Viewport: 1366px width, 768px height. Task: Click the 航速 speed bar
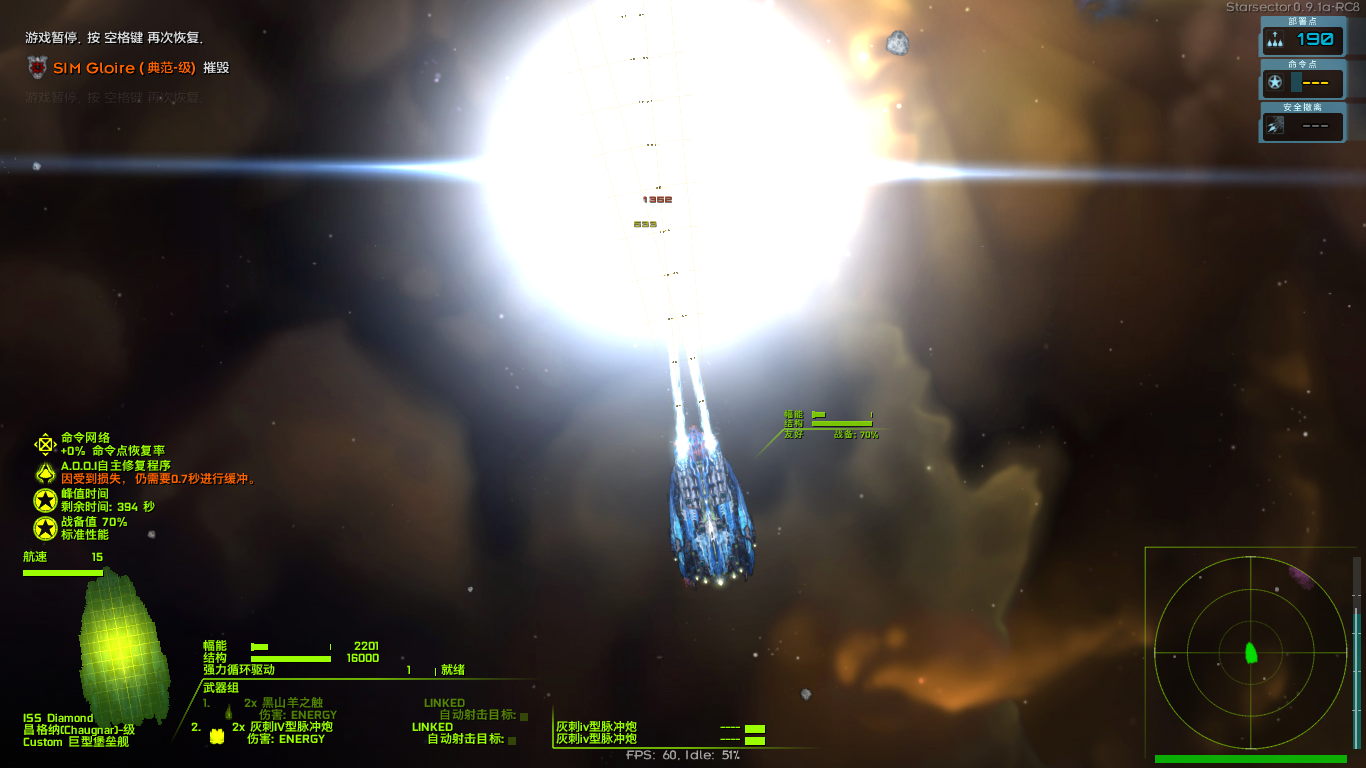click(63, 571)
